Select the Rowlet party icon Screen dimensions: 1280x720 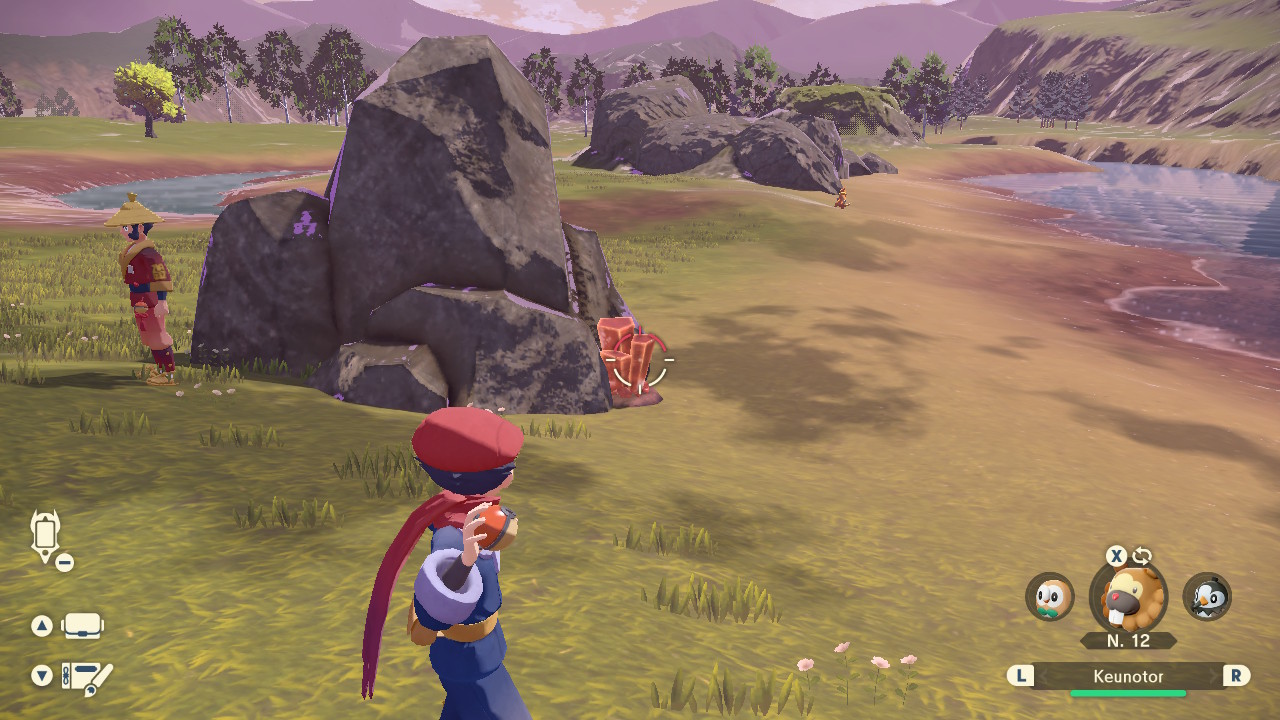coord(1049,597)
